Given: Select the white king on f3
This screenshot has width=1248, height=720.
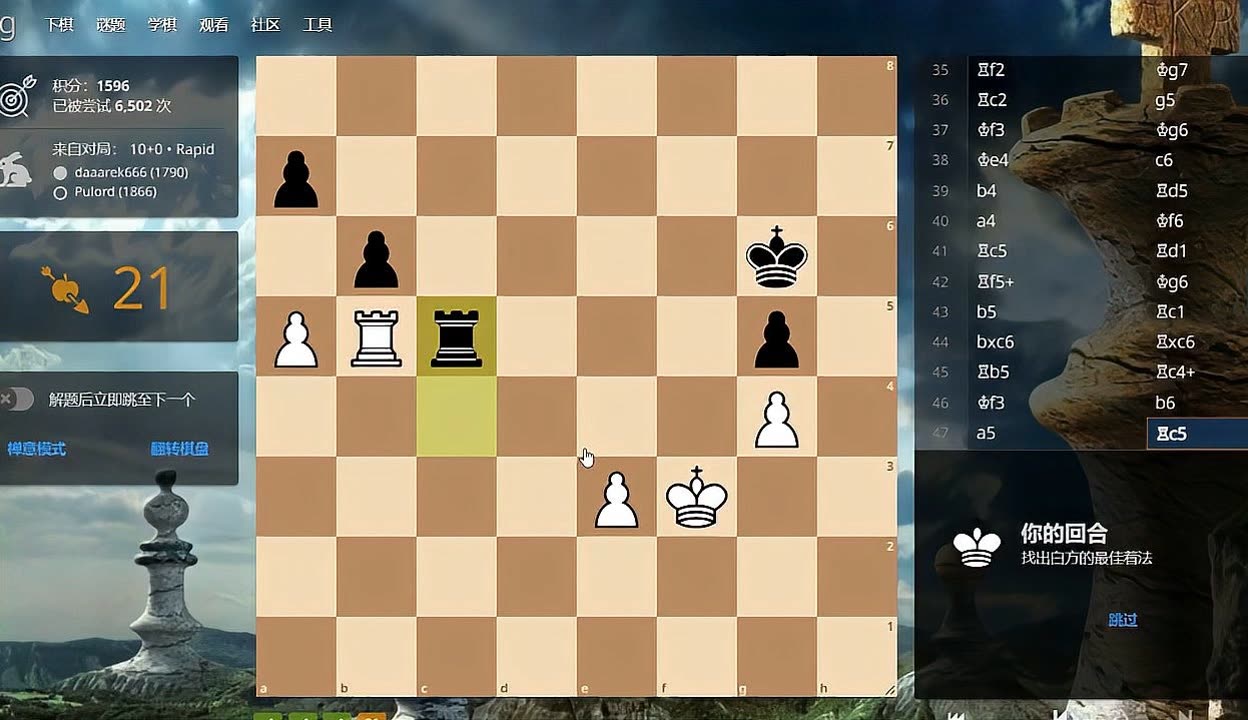Looking at the screenshot, I should (696, 497).
